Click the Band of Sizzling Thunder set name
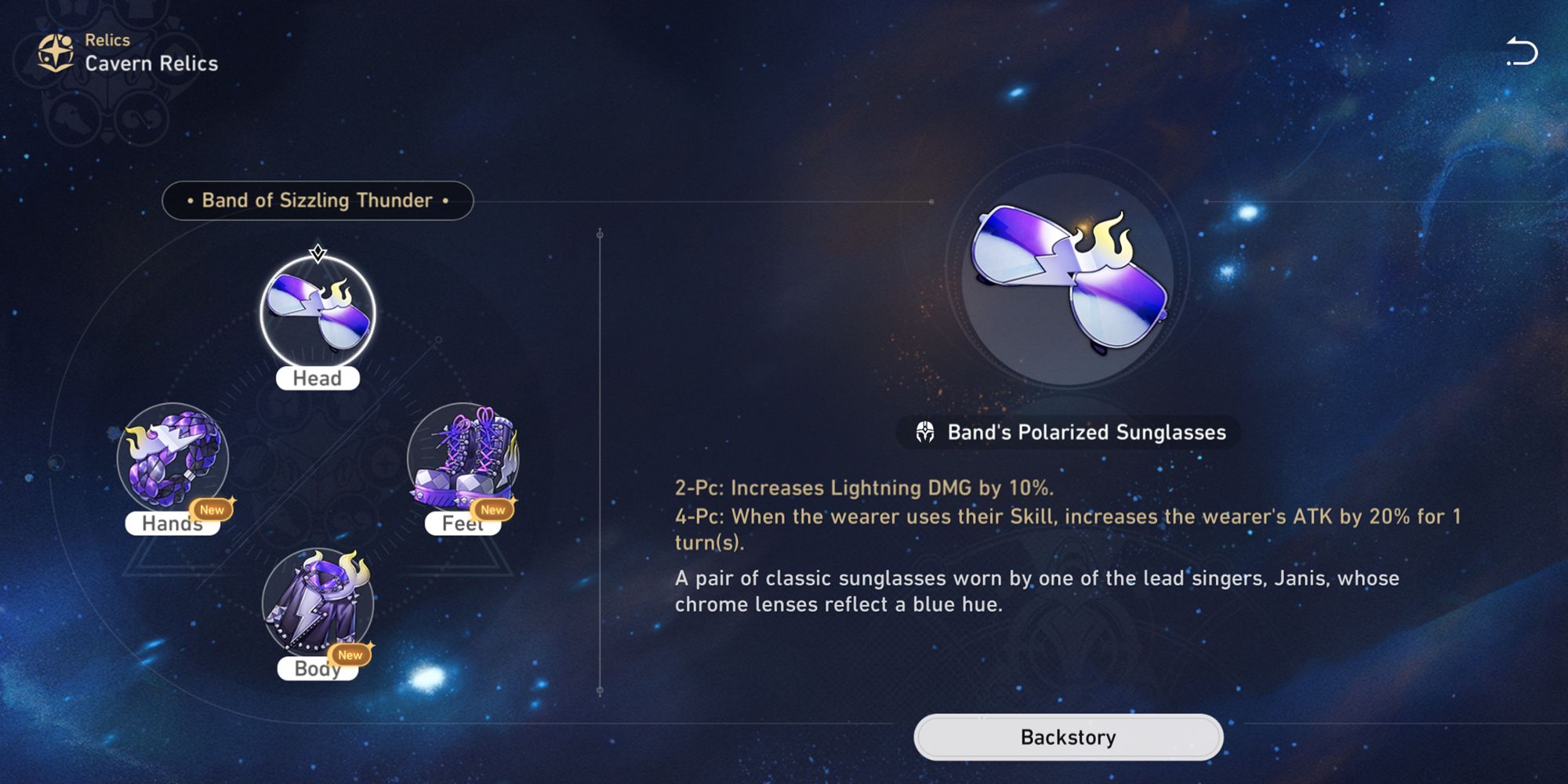The image size is (1568, 784). pyautogui.click(x=317, y=200)
